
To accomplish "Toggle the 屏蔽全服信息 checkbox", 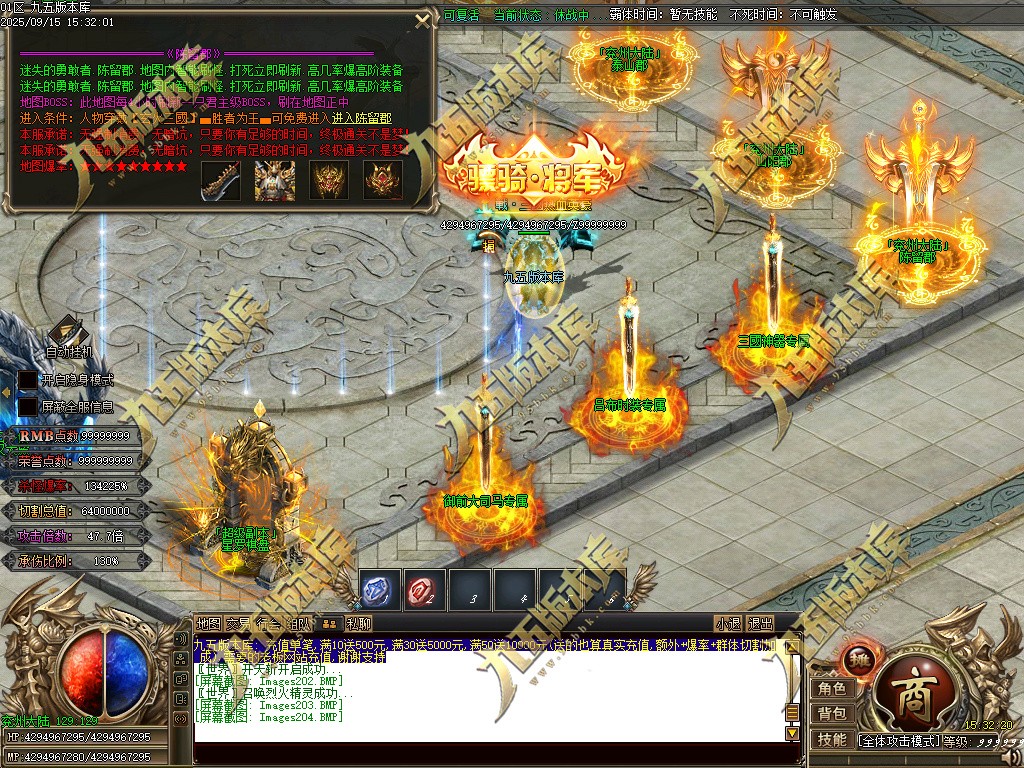I will point(27,407).
